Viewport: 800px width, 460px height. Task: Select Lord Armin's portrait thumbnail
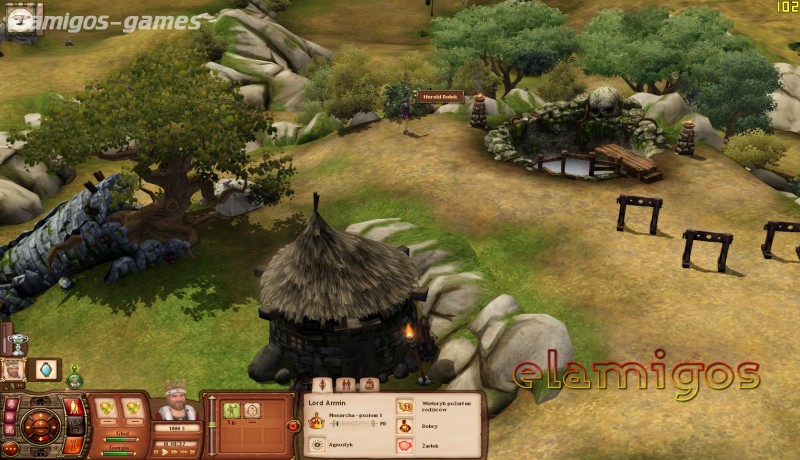click(x=13, y=370)
